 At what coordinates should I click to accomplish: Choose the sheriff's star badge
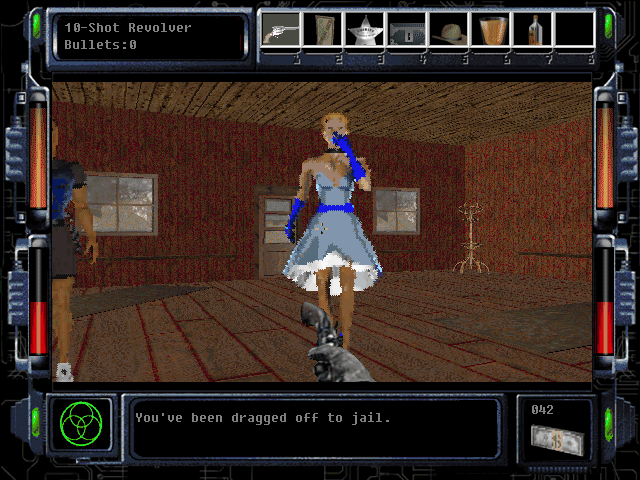(x=364, y=32)
